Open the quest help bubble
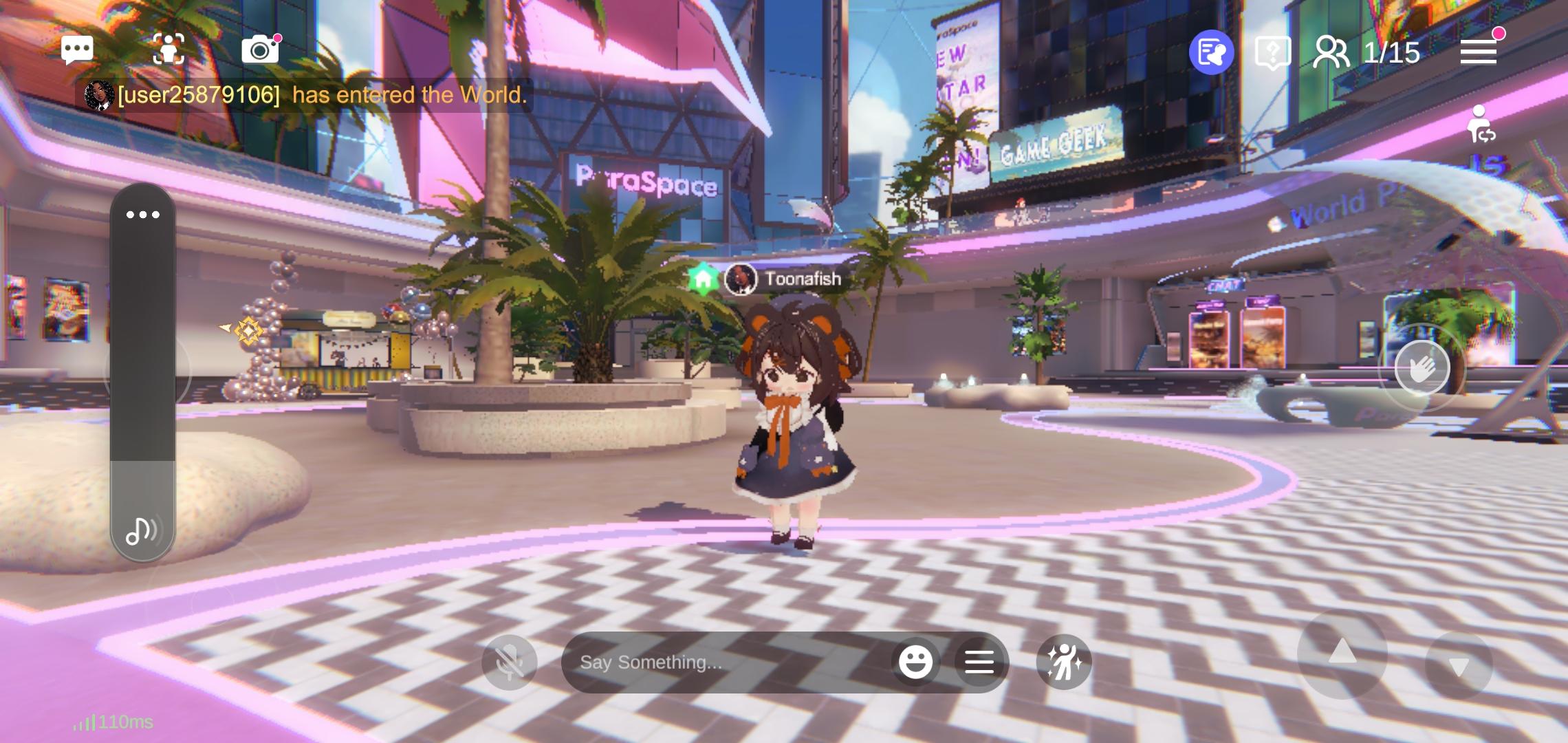Viewport: 1568px width, 743px height. (x=1274, y=51)
